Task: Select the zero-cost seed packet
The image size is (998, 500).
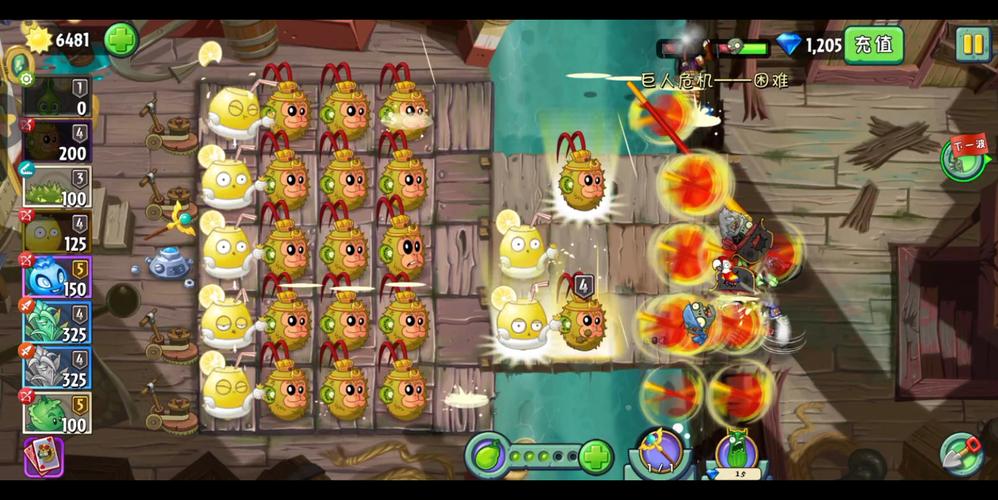Action: [57, 98]
